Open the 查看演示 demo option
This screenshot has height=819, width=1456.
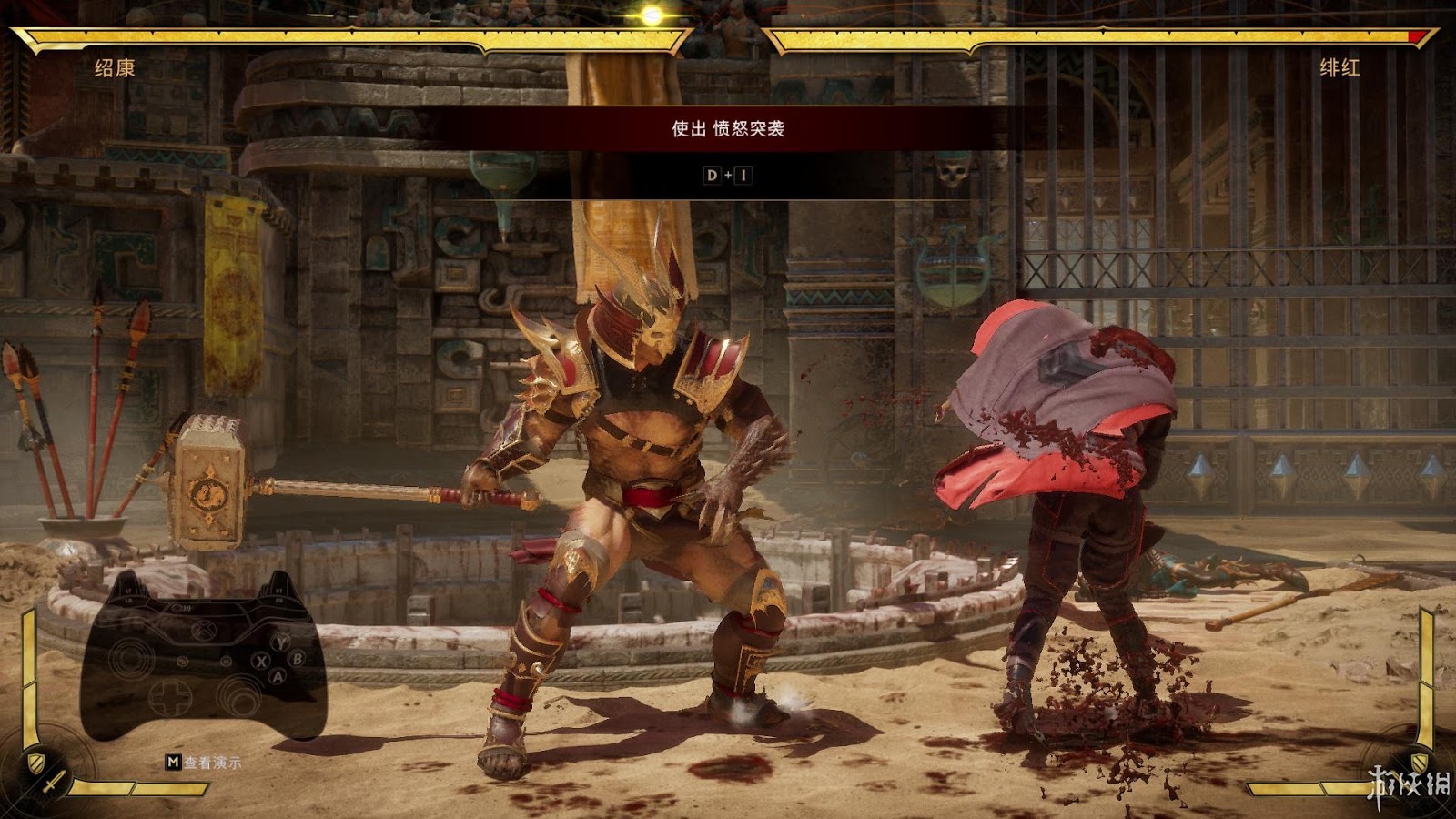204,763
